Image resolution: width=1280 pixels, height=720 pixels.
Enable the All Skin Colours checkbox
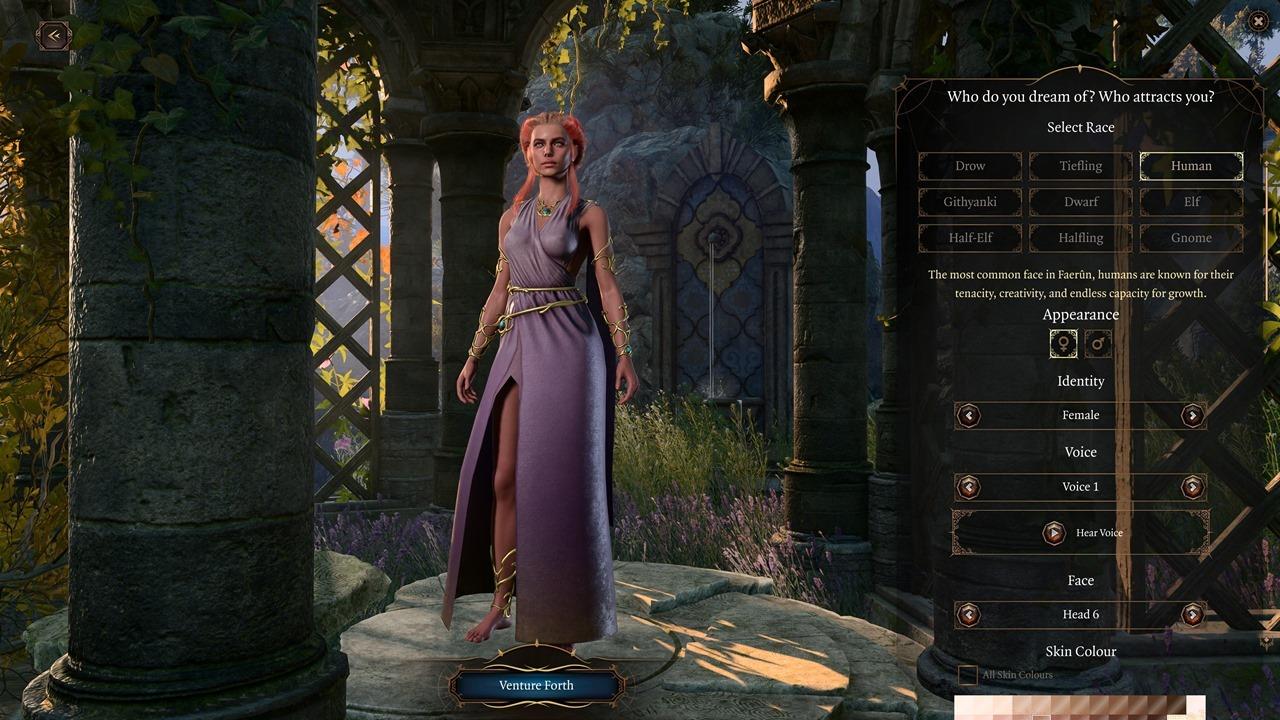pyautogui.click(x=966, y=674)
